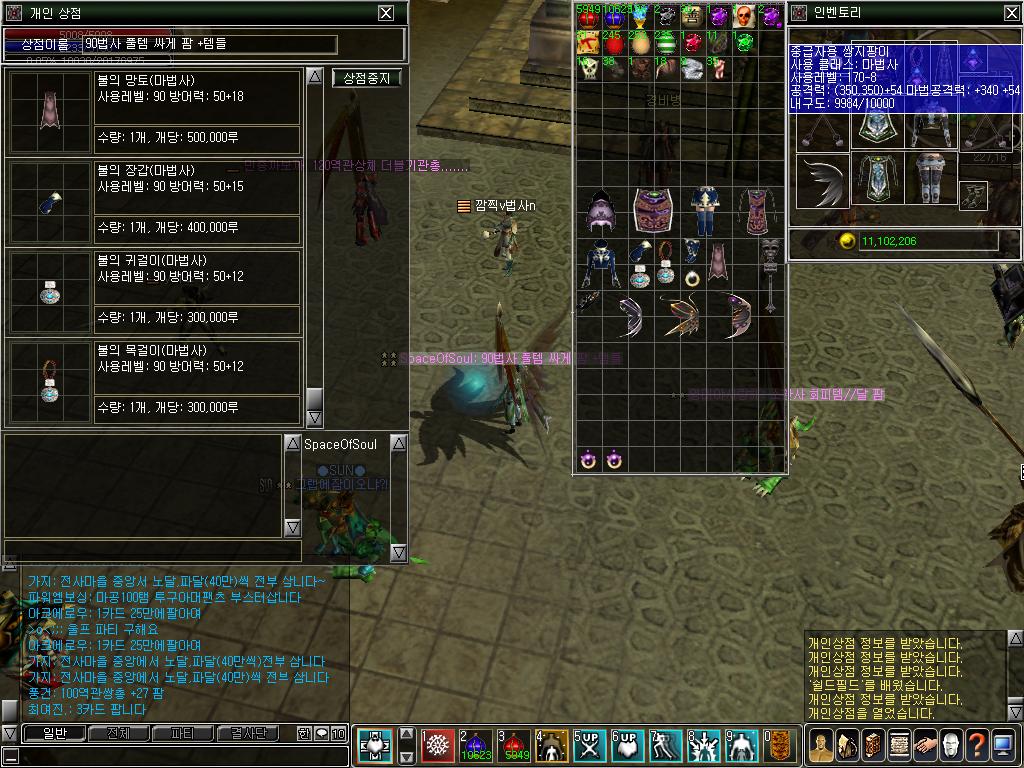Click the 상점중지 stop-shop button
This screenshot has height=768, width=1024.
coord(367,78)
